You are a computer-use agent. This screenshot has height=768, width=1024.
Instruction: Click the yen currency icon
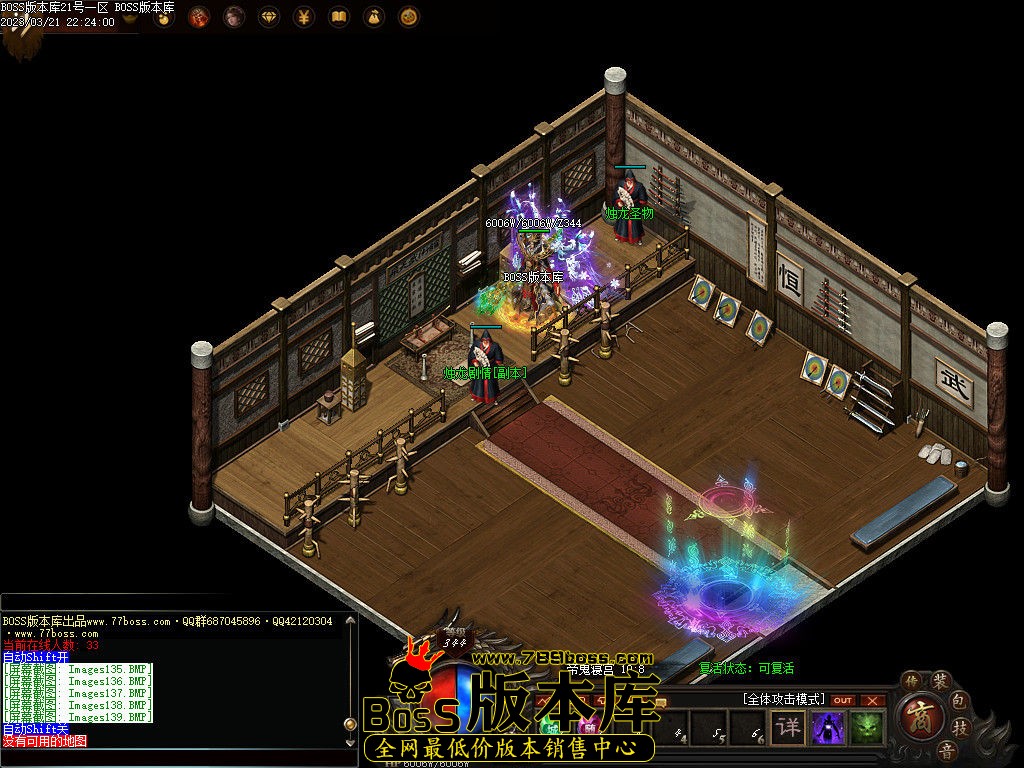304,17
